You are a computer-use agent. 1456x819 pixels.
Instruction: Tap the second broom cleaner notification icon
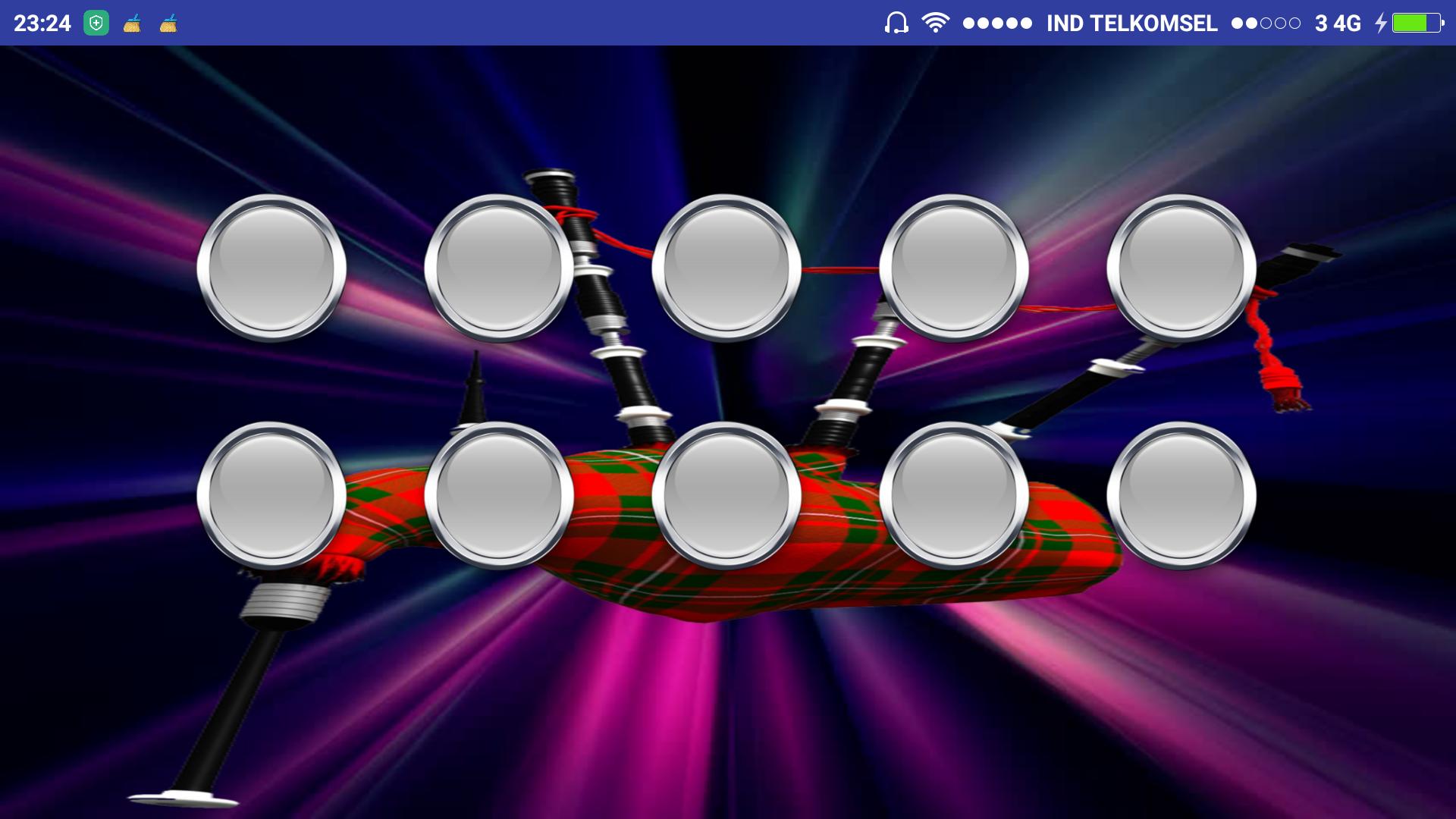(167, 23)
